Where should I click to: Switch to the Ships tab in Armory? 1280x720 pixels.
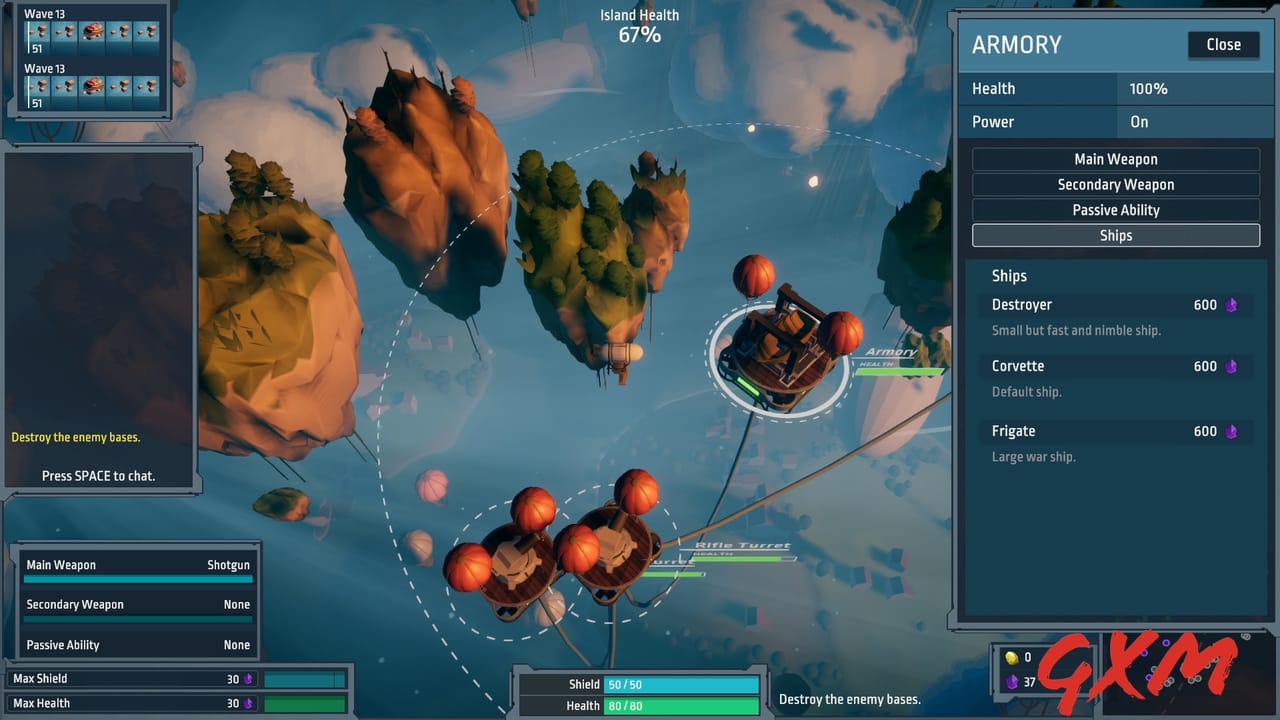pos(1116,235)
